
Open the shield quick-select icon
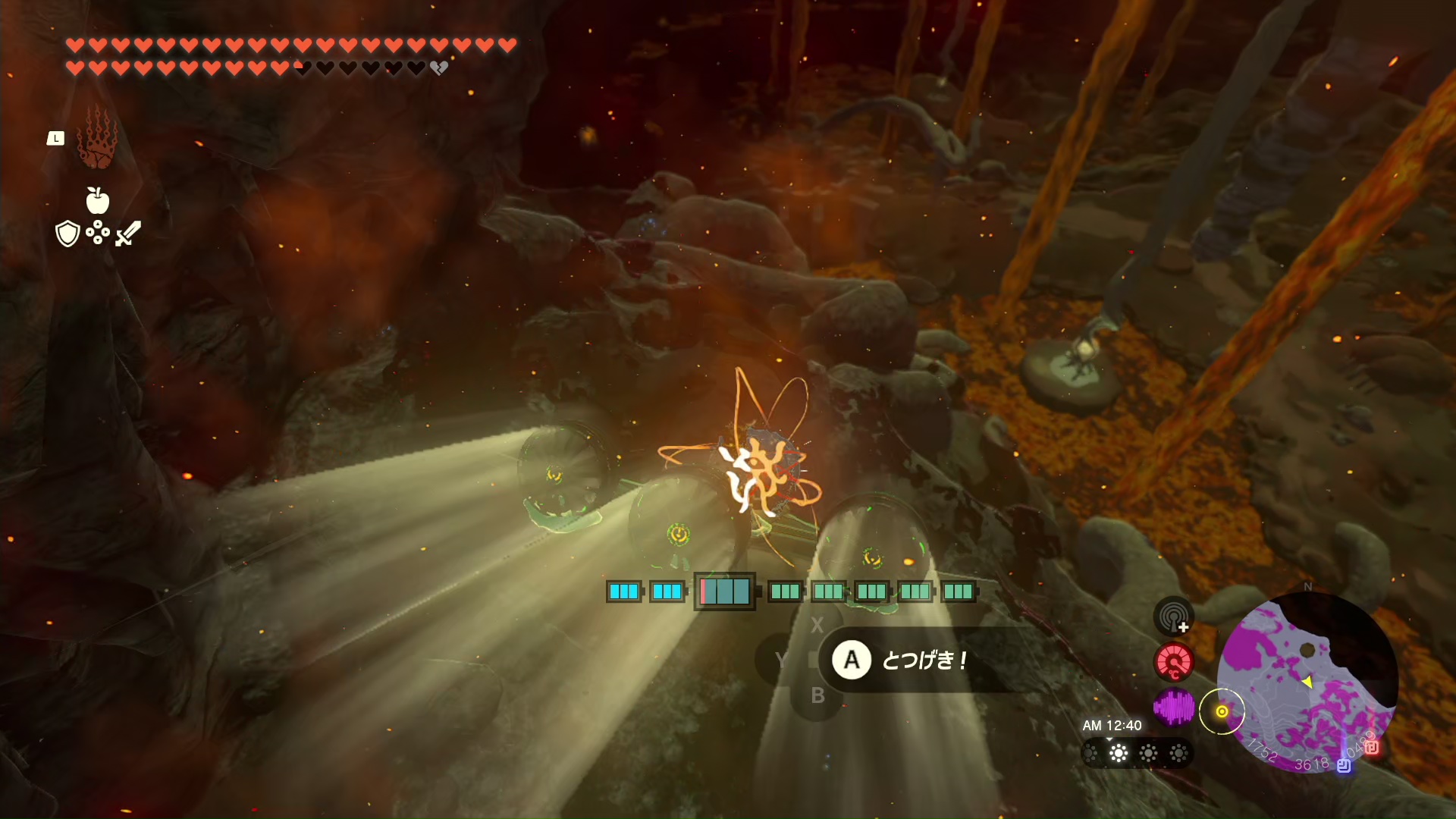pos(67,234)
